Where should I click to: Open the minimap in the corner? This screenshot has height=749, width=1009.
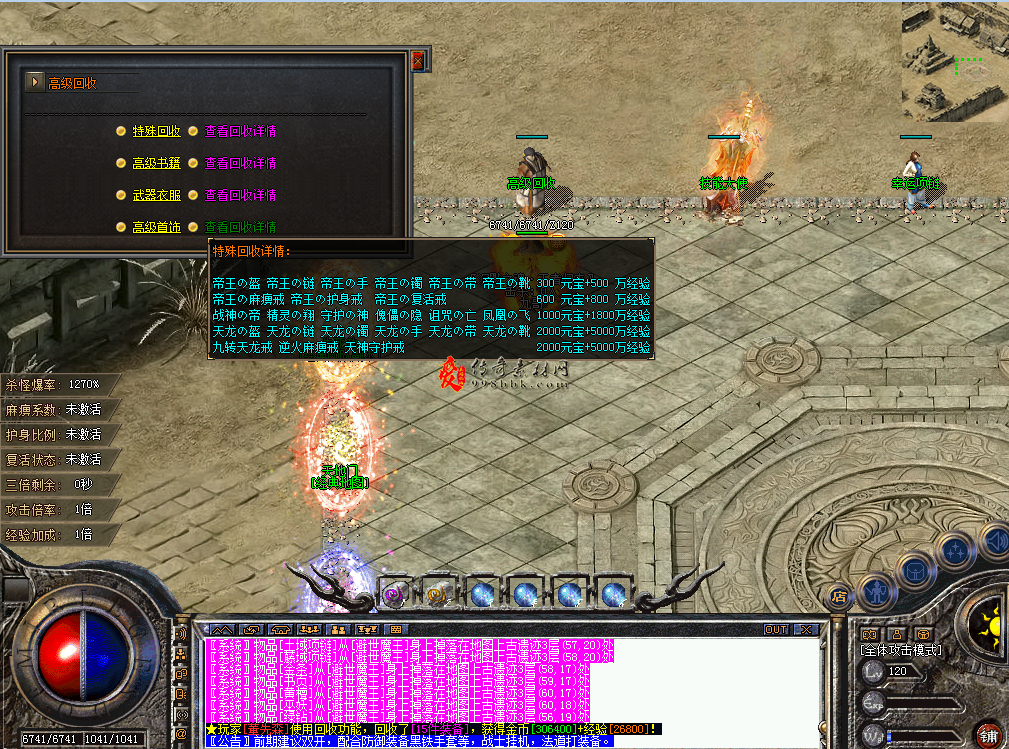(x=954, y=61)
